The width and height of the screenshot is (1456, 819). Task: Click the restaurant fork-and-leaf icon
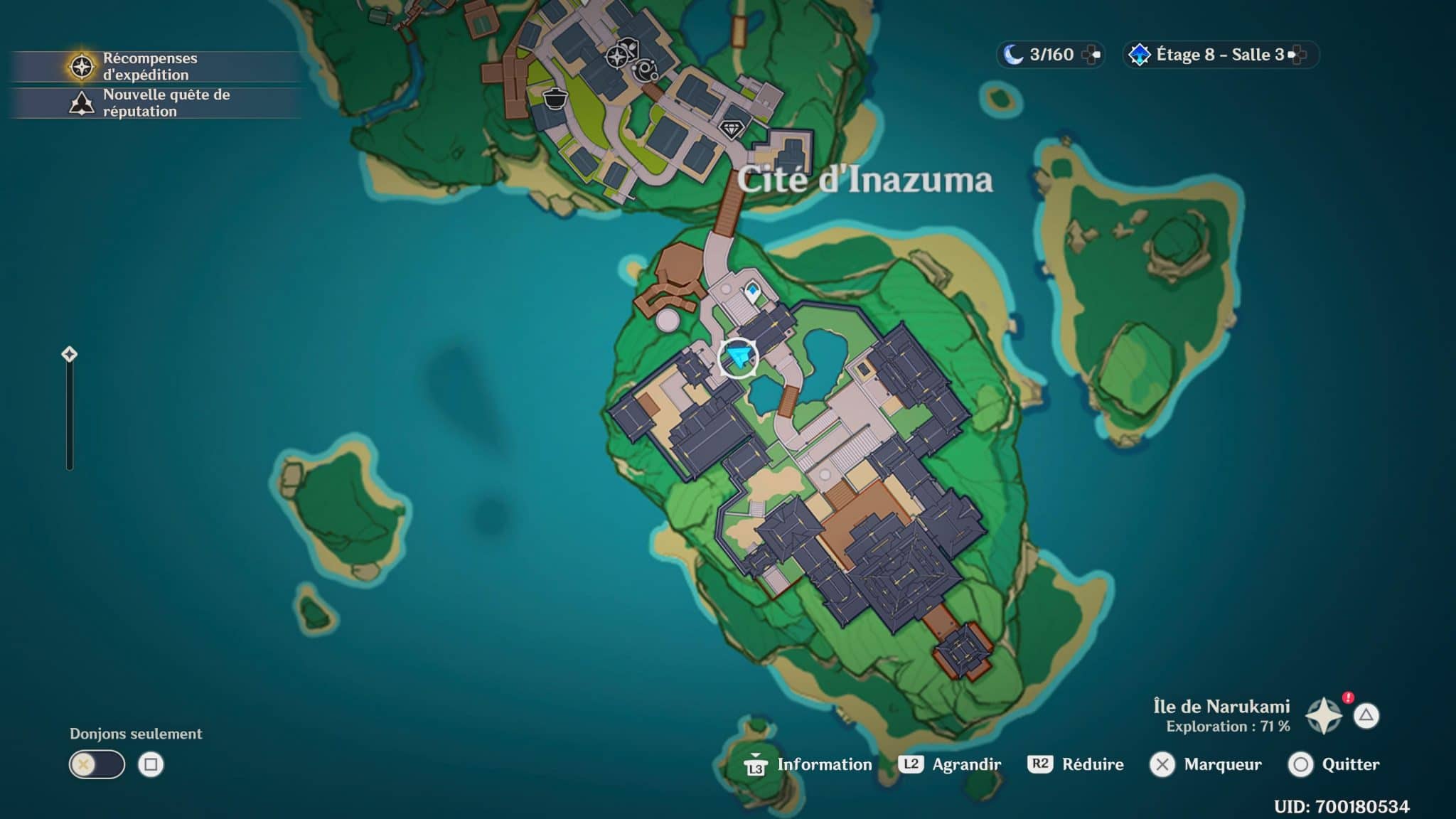(x=630, y=47)
